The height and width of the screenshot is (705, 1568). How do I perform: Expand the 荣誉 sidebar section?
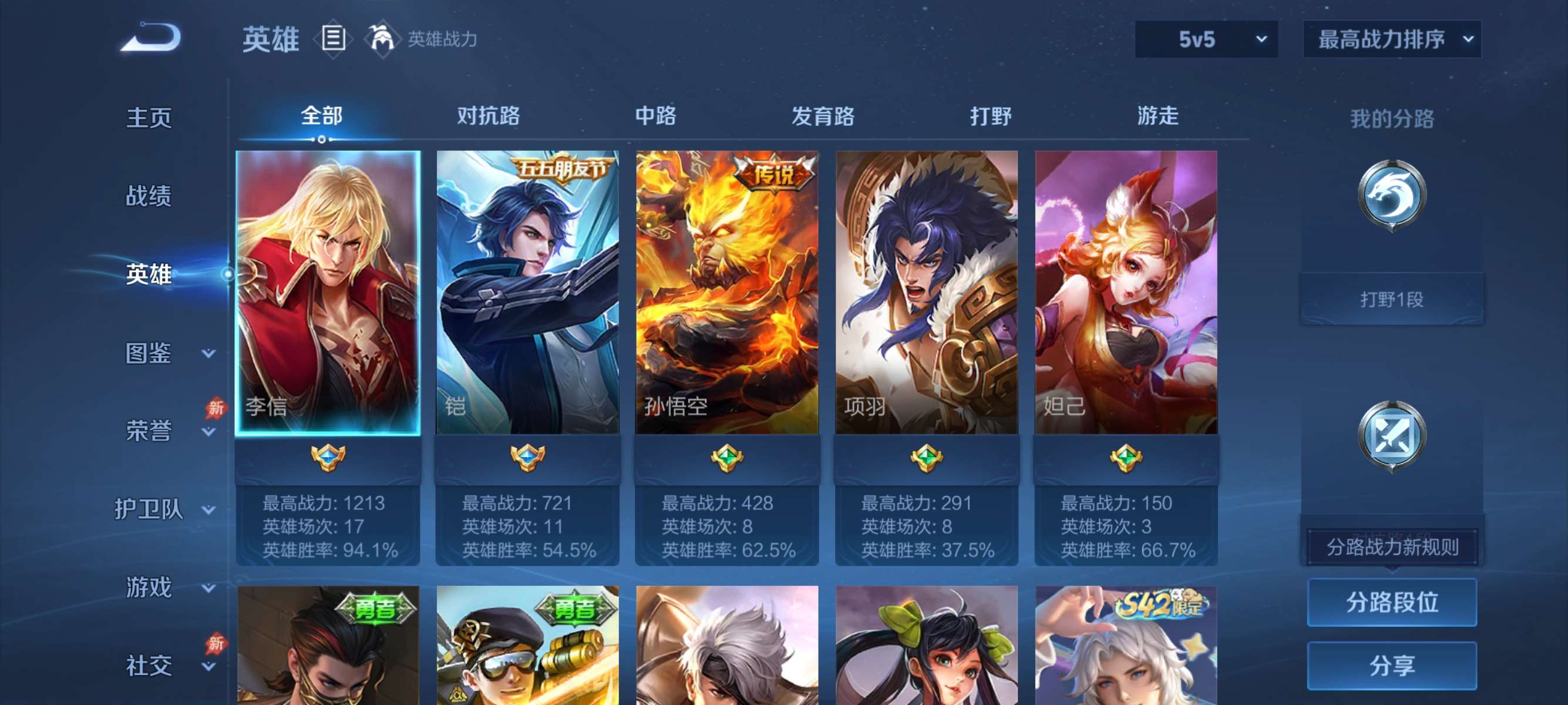[149, 430]
